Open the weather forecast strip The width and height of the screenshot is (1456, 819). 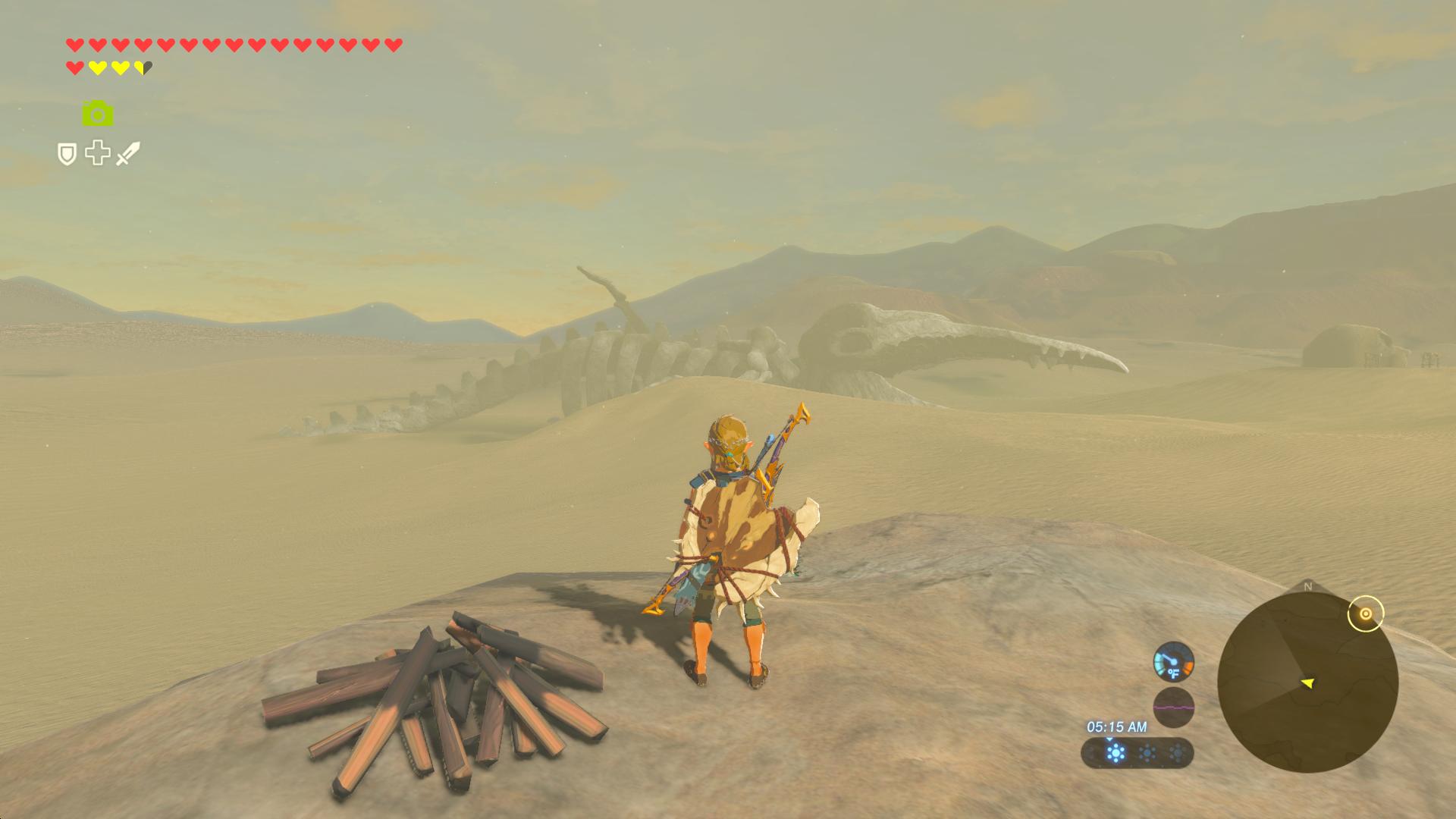[x=1137, y=753]
